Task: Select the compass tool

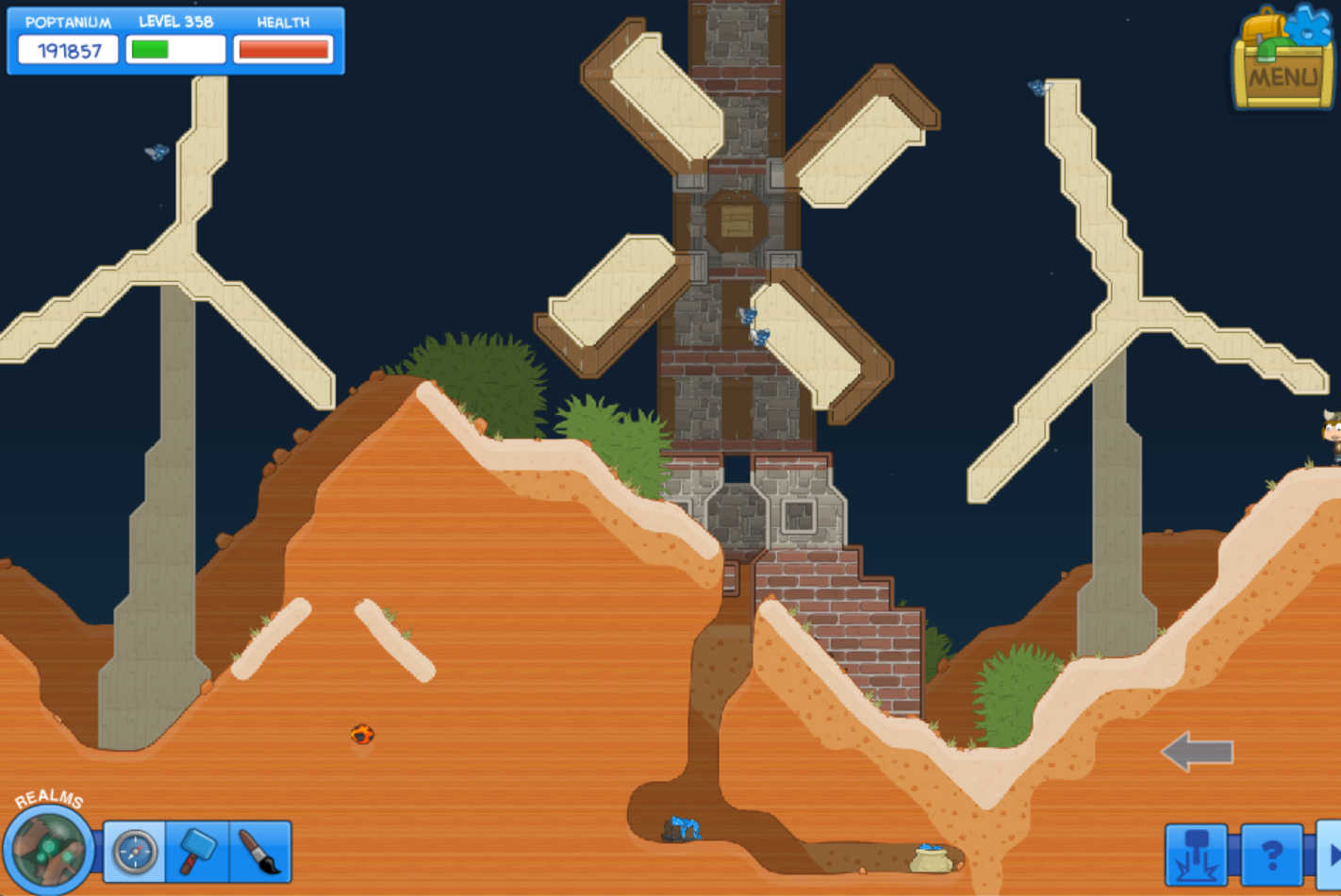Action: 135,852
